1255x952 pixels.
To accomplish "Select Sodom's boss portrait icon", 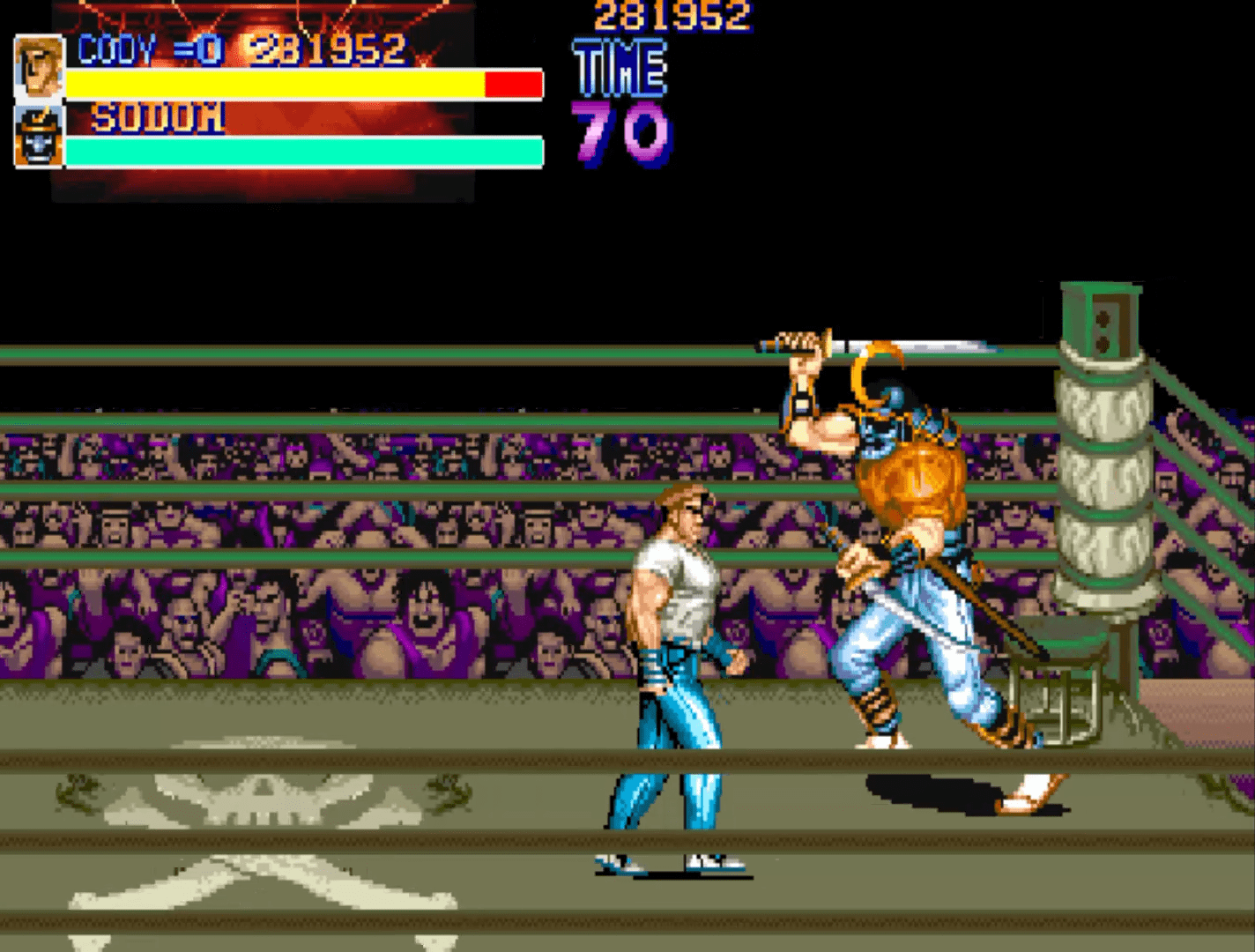I will [39, 137].
